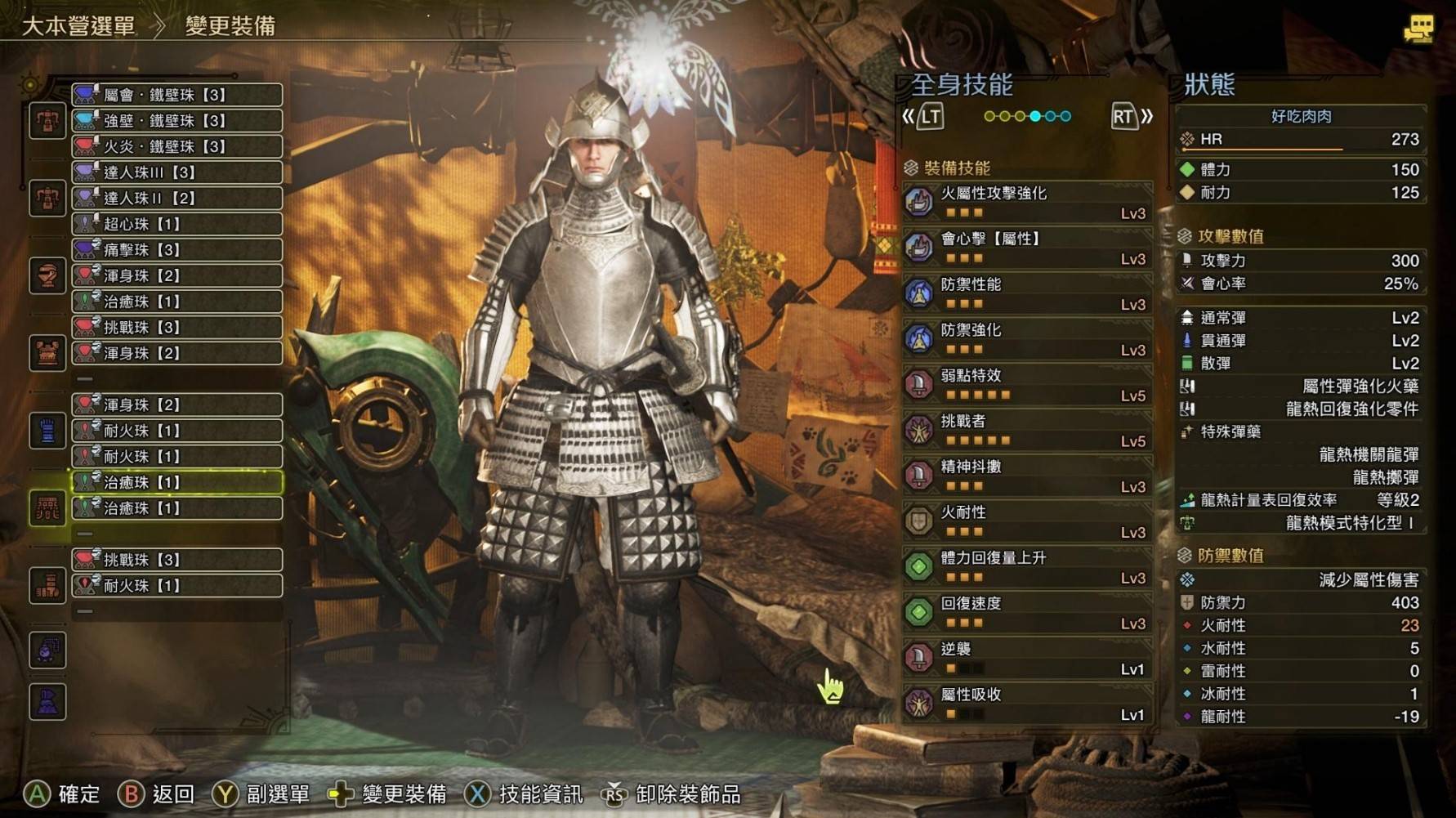Choose the 屬性吸收 skill entry
This screenshot has width=1456, height=818.
point(1028,704)
